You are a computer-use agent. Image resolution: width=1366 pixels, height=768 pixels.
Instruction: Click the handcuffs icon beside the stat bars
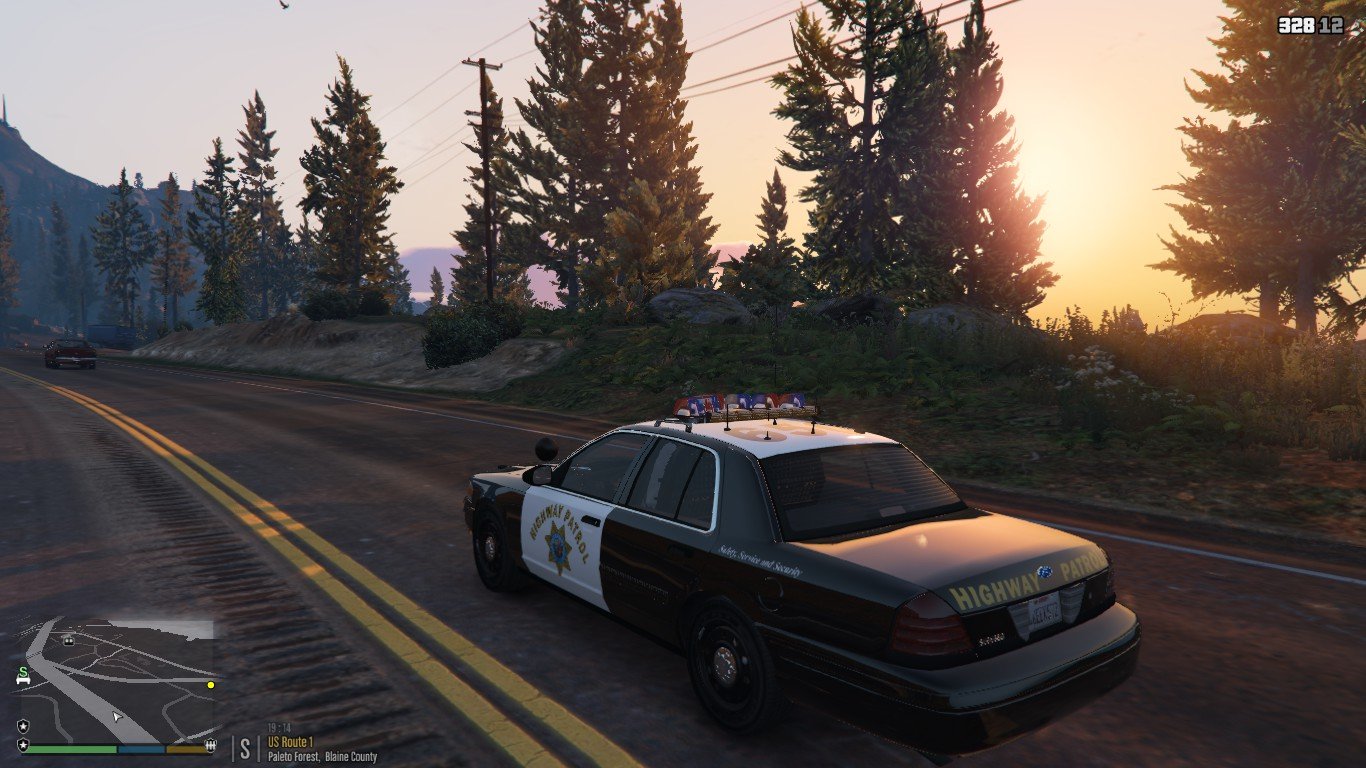pyautogui.click(x=210, y=747)
